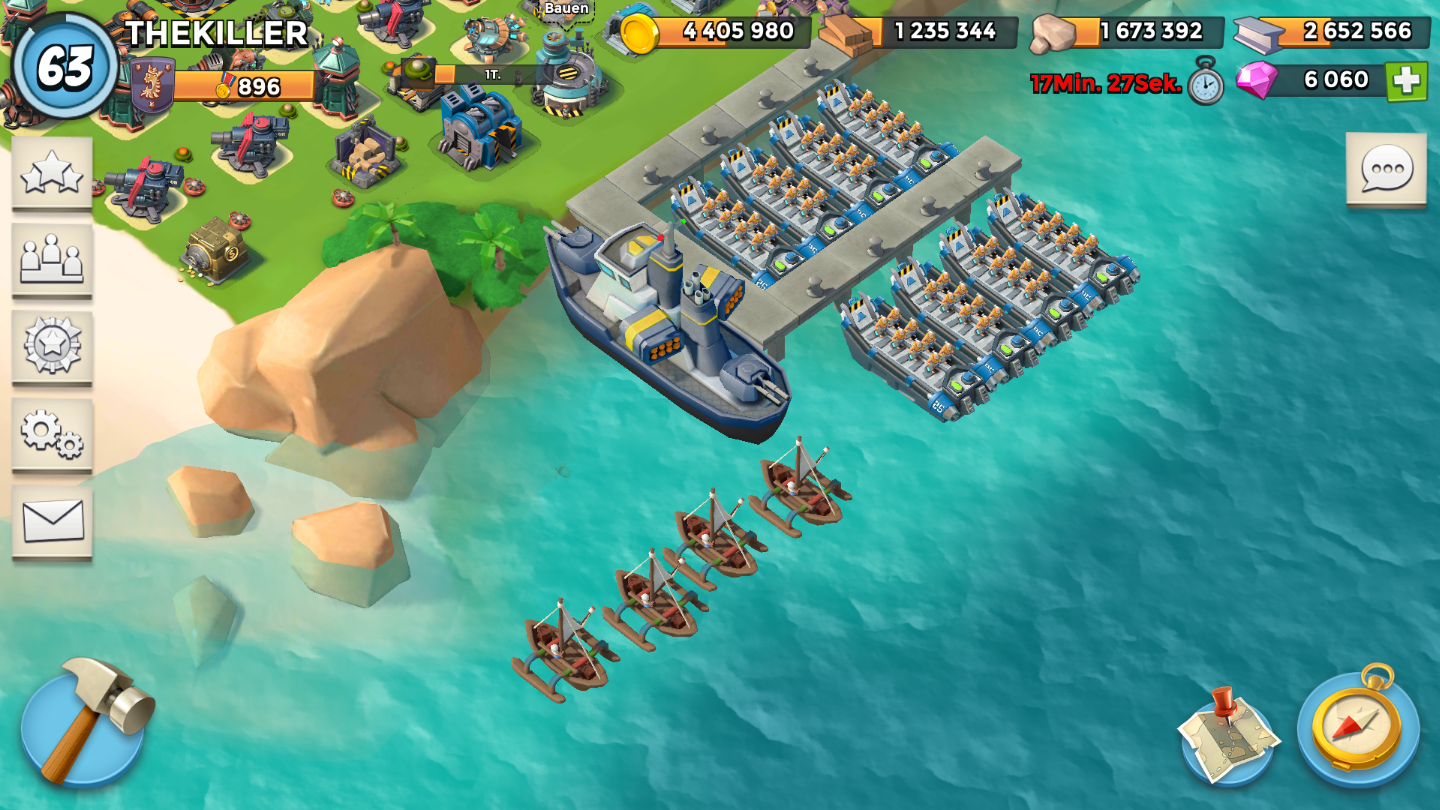Open the gears settings menu
The image size is (1440, 810).
[x=52, y=433]
